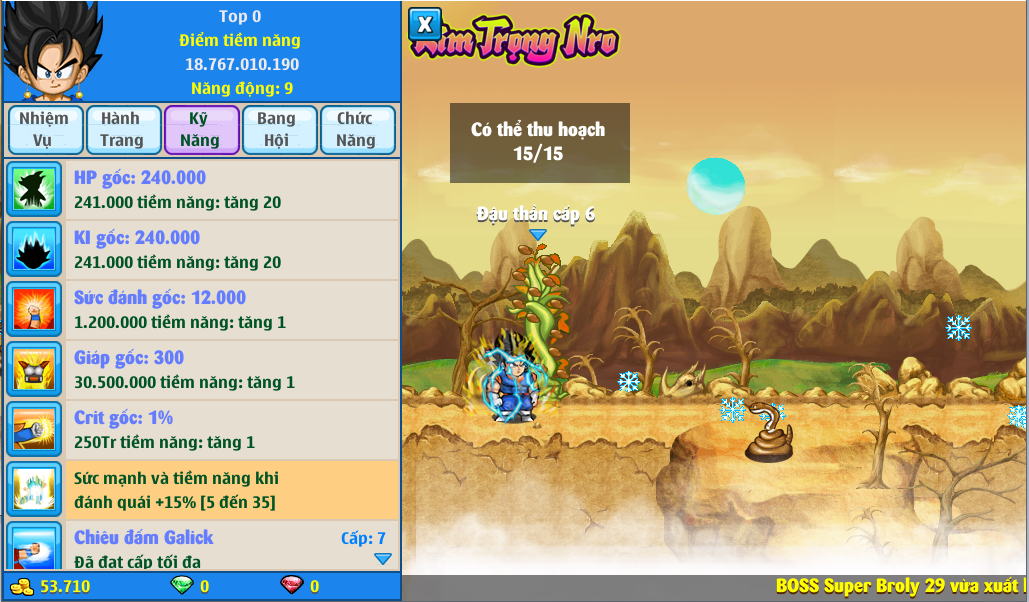Upgrade the HP gốc stat row
The image size is (1029, 602).
[x=230, y=190]
